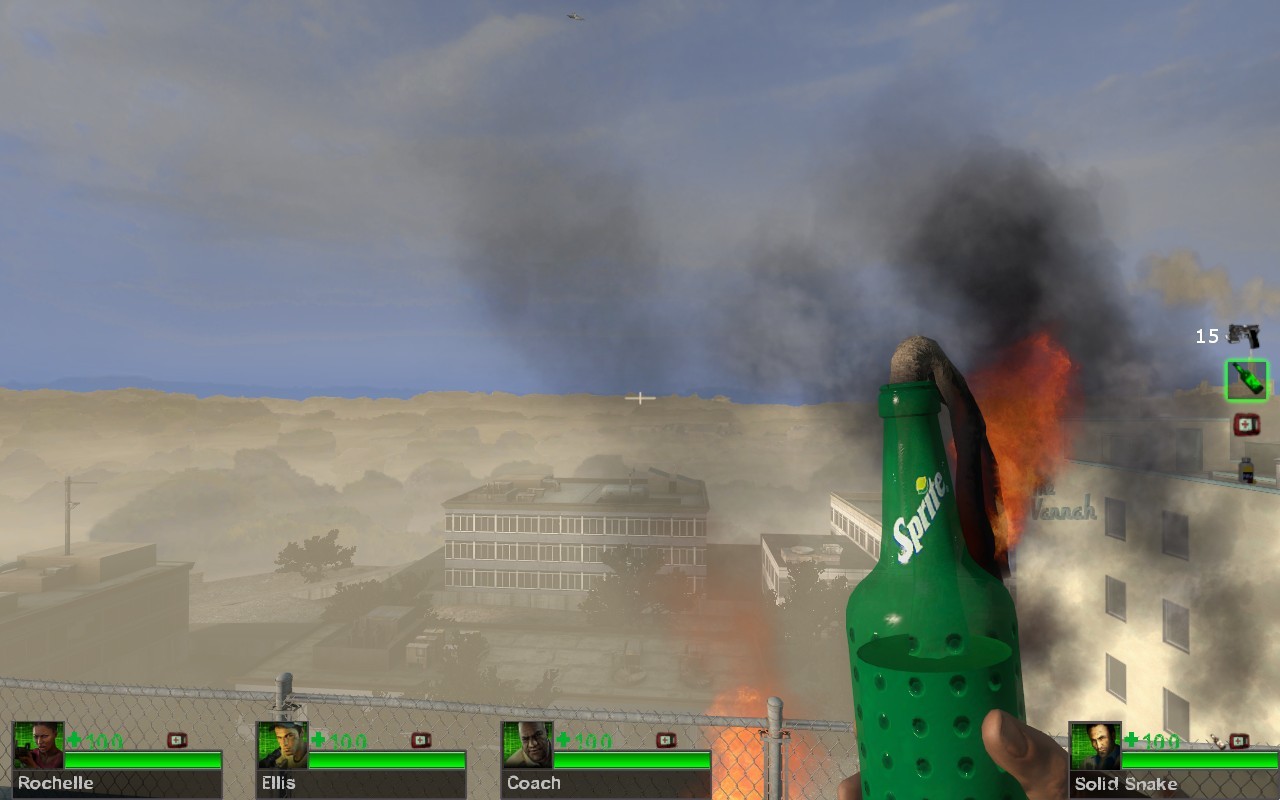
Task: Click the pain pills icon
Action: point(1246,469)
